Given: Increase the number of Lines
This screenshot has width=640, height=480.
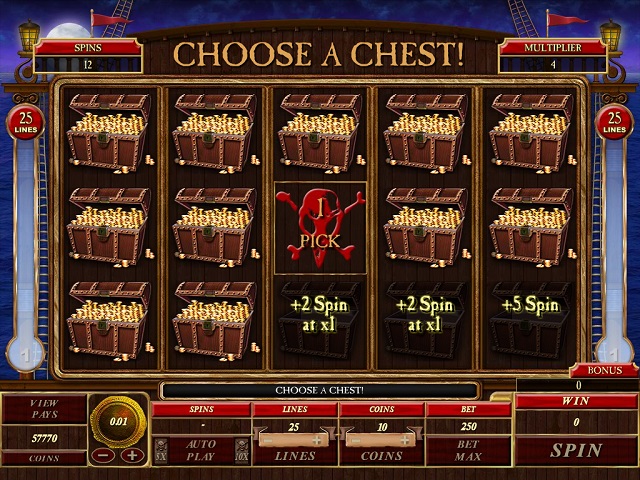Looking at the screenshot, I should pos(318,440).
